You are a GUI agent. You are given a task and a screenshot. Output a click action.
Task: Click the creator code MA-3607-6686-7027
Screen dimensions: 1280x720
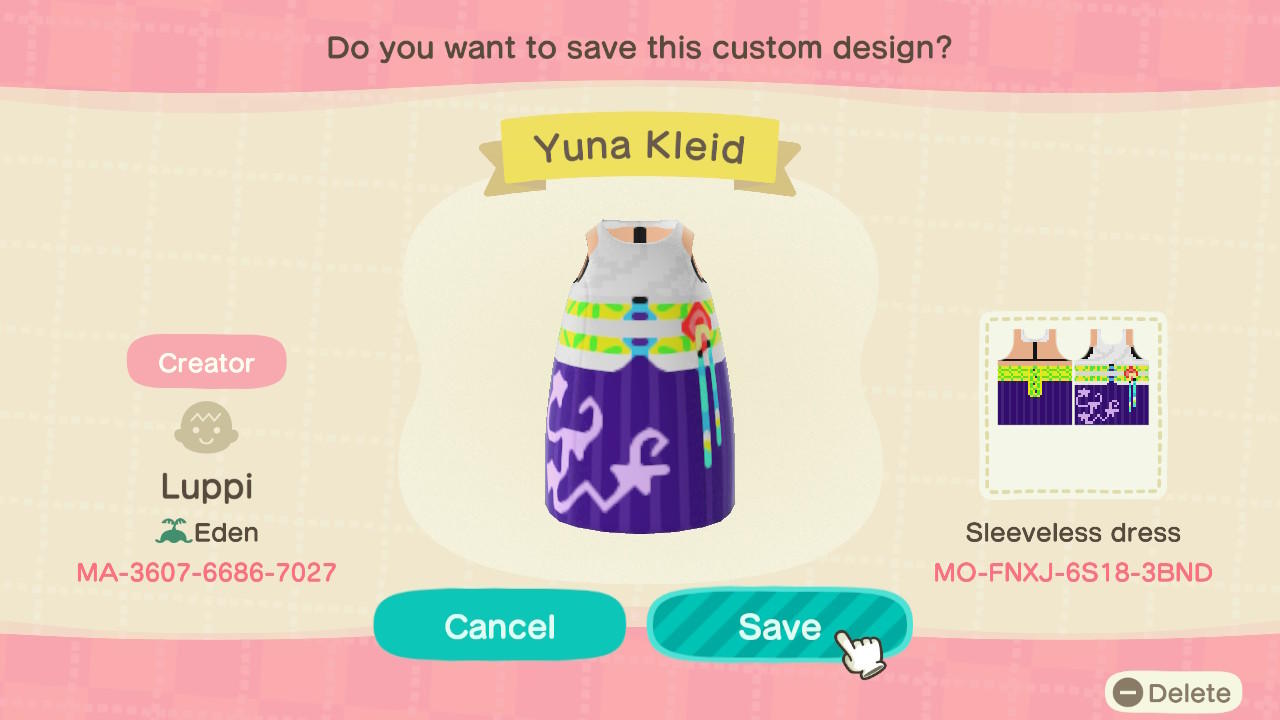(x=206, y=573)
